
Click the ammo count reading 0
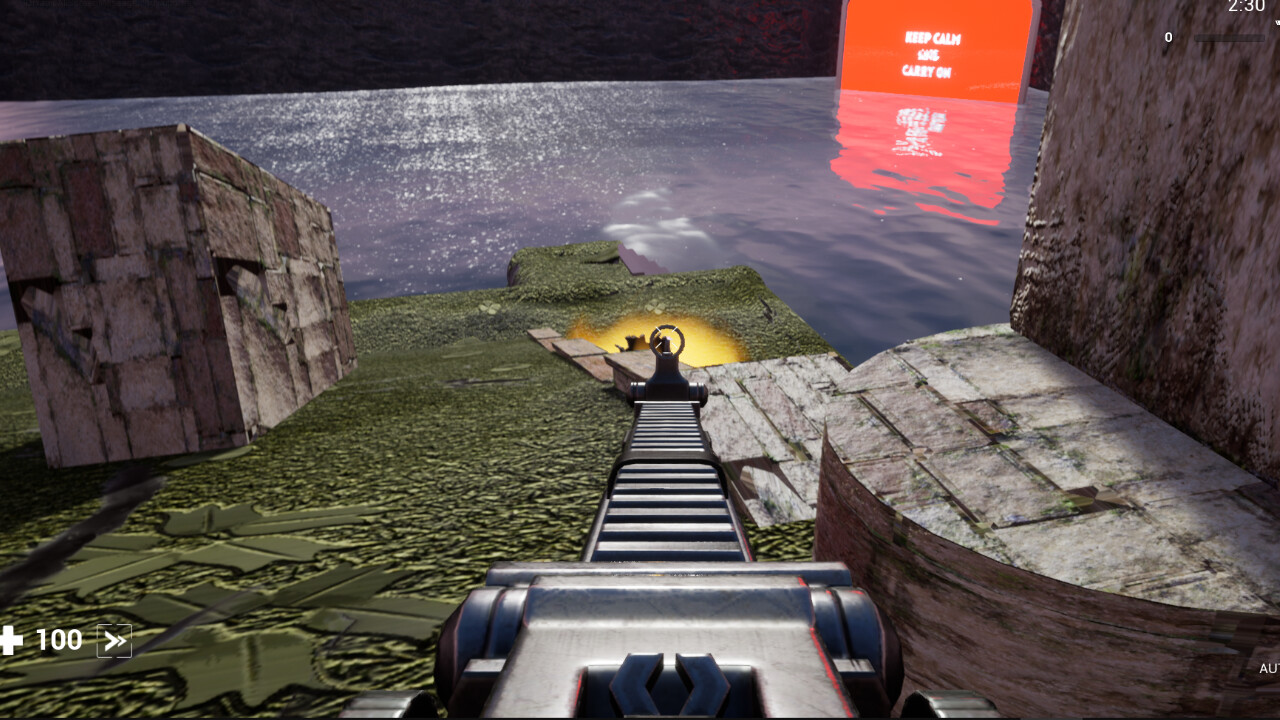tap(1167, 36)
